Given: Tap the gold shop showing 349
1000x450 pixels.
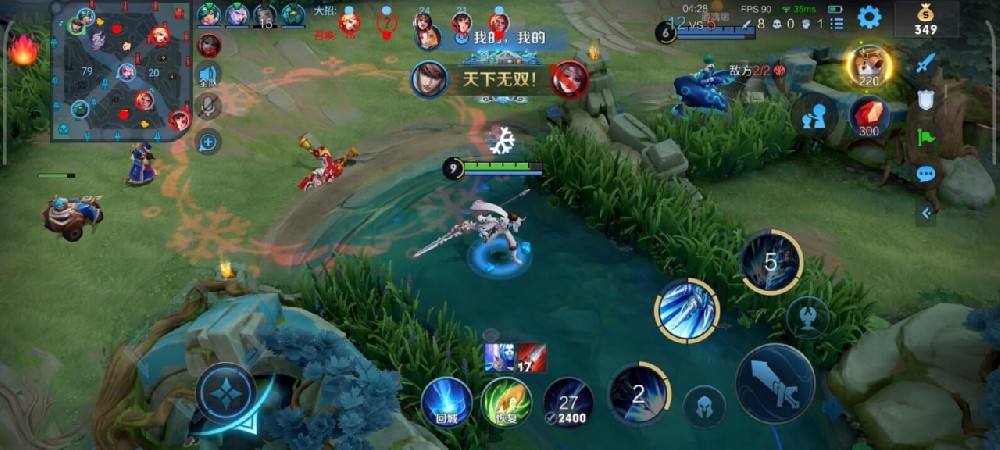Looking at the screenshot, I should [939, 18].
